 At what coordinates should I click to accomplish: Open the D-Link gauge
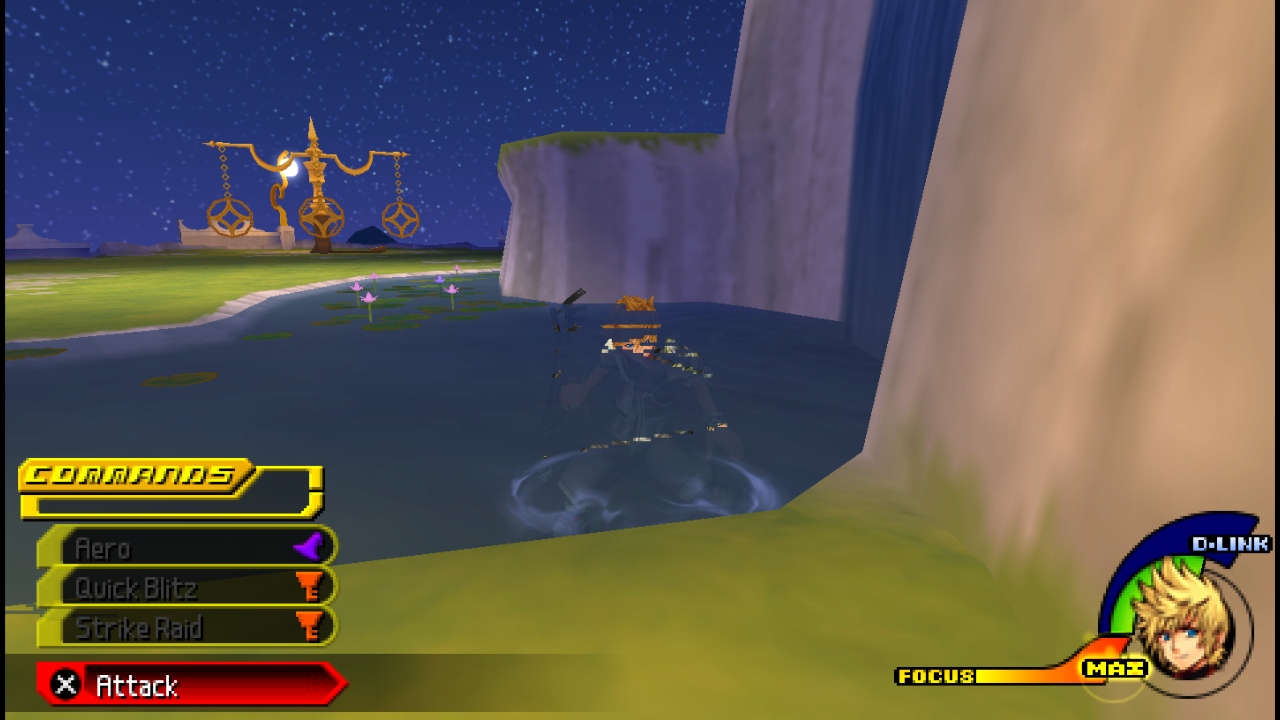[1228, 543]
